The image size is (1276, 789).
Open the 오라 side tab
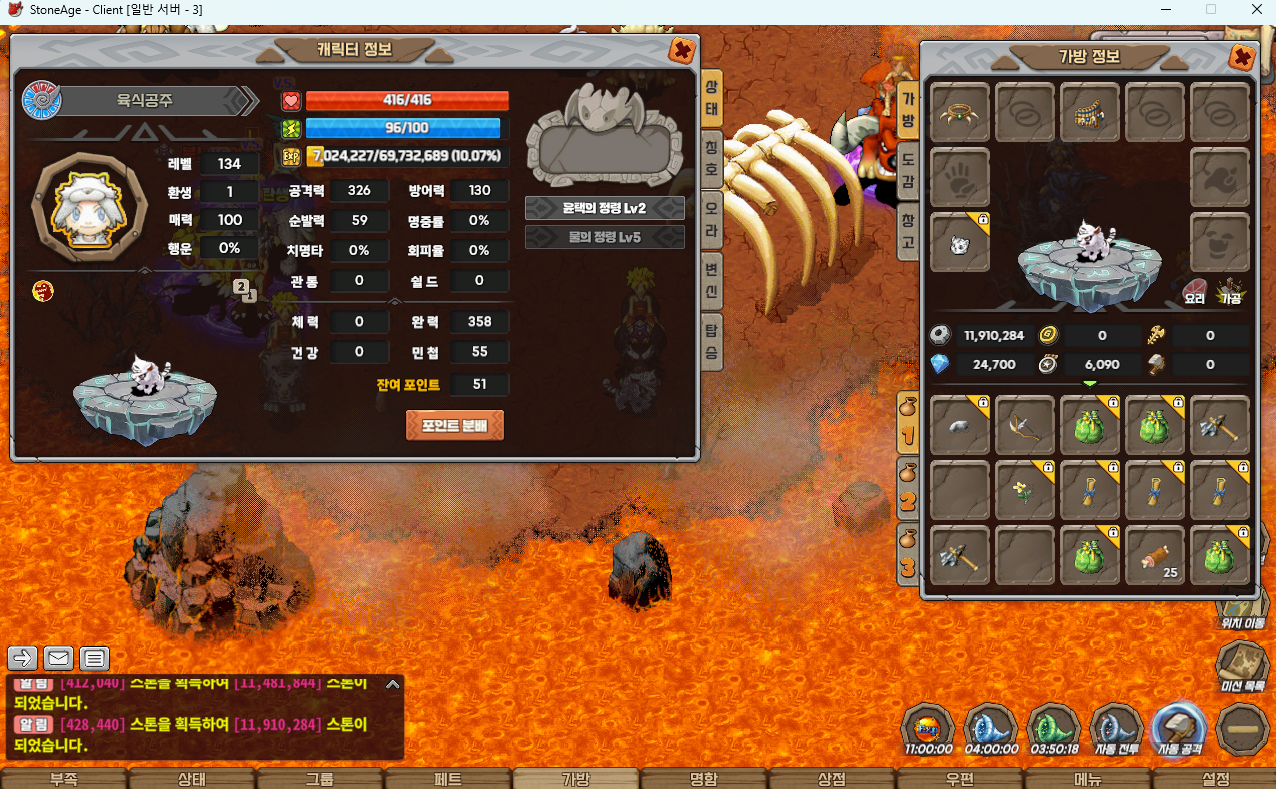[711, 218]
